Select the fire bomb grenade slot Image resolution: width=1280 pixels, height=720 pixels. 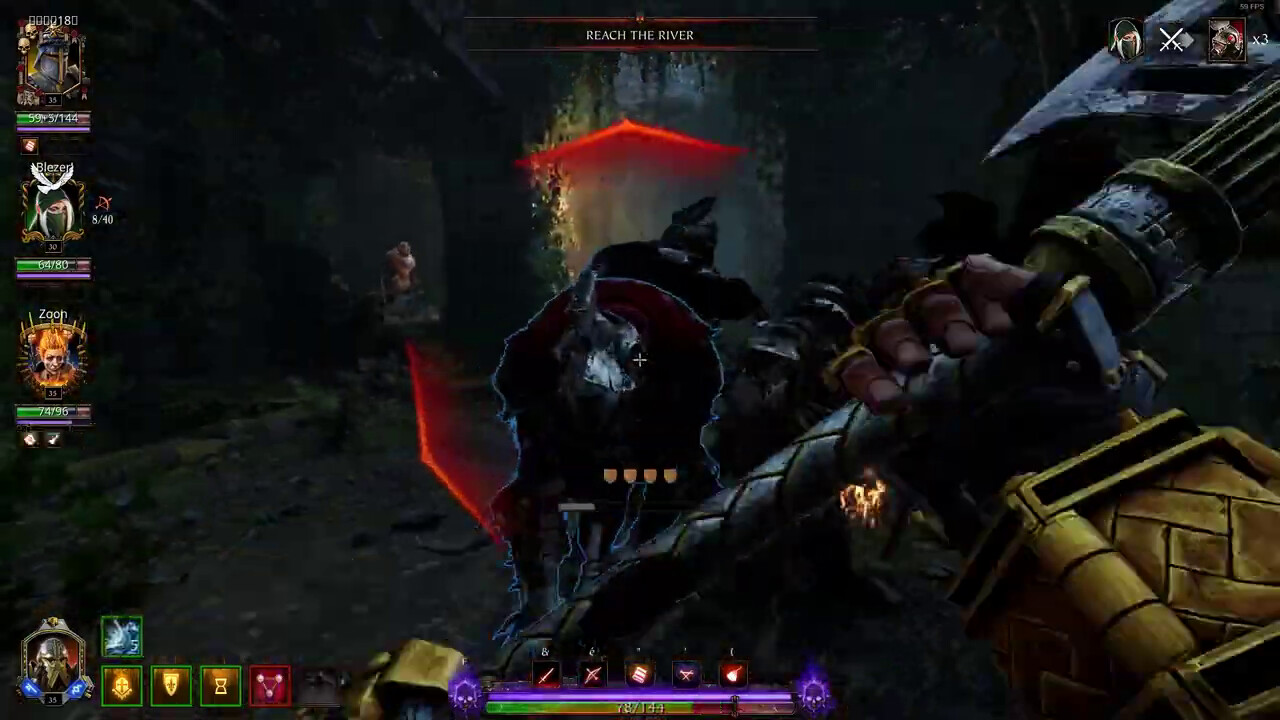coord(733,676)
